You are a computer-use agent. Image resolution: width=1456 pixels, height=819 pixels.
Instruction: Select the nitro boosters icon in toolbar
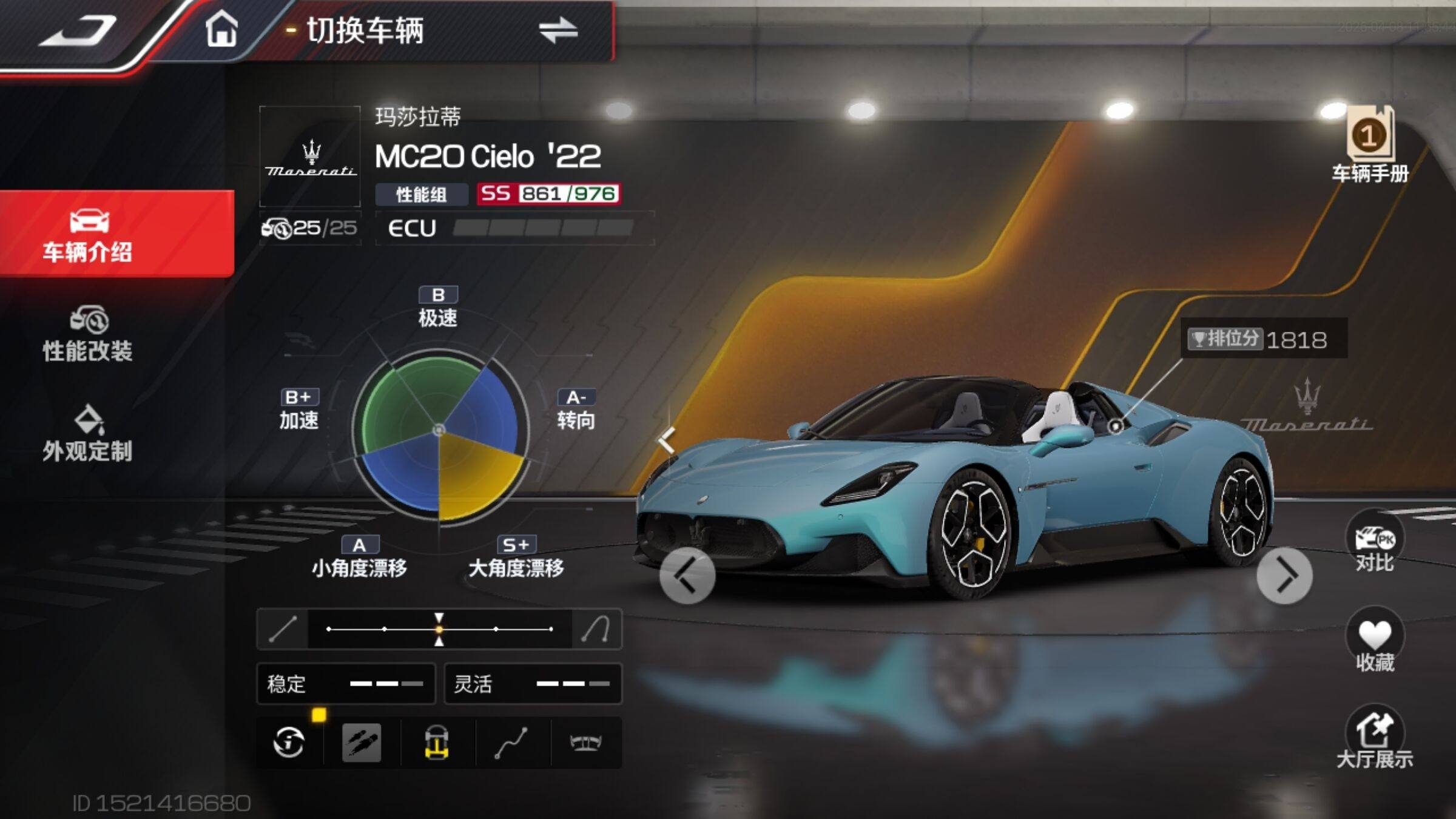[x=362, y=742]
